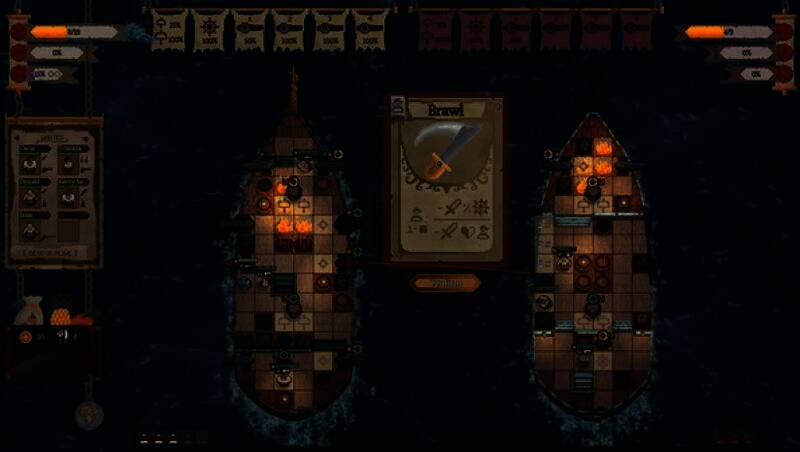800x452 pixels.
Task: Select the supply sack in the cargo hold
Action: 30,311
